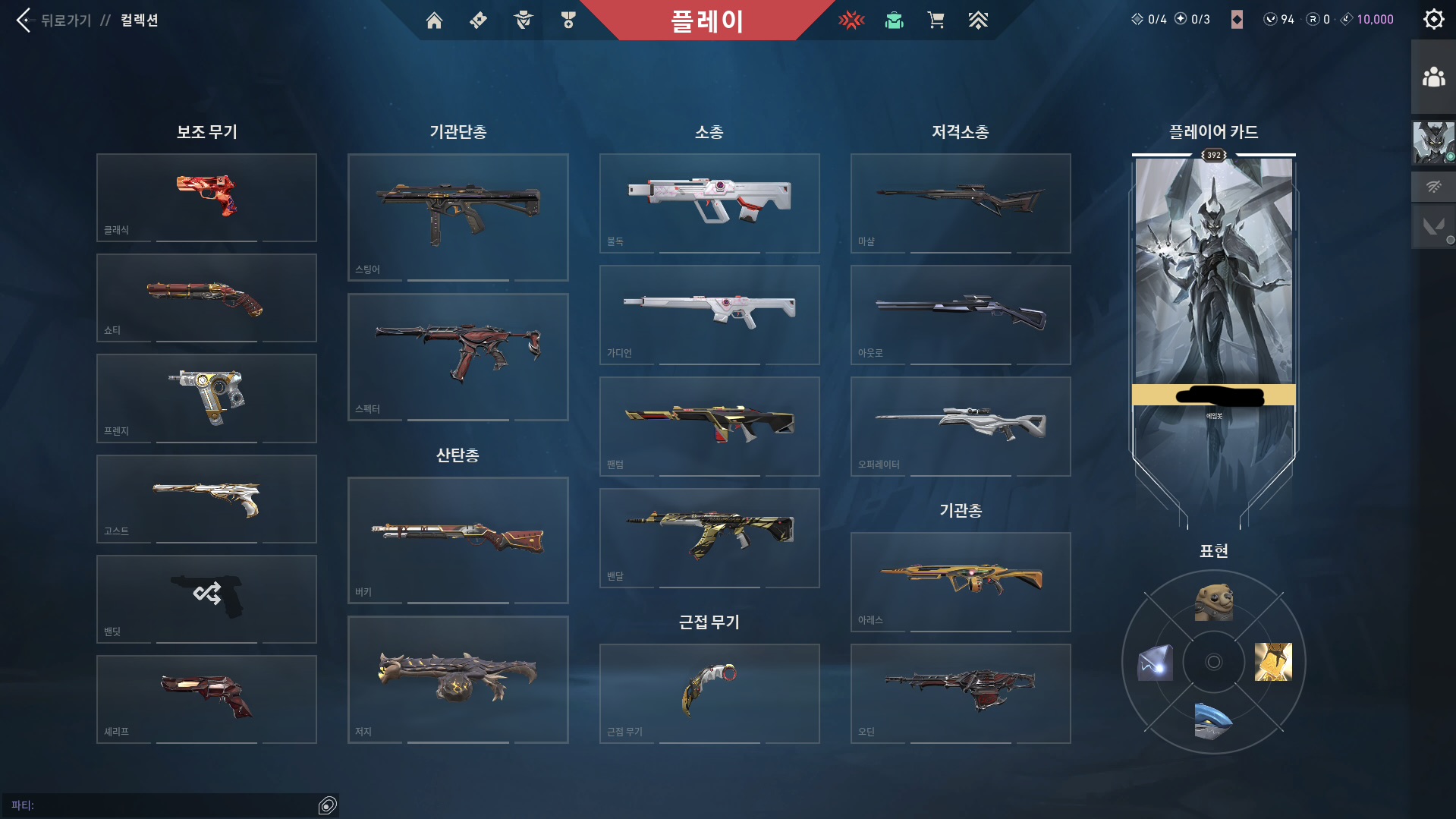This screenshot has width=1456, height=819.
Task: Open the home icon tab
Action: pos(434,20)
